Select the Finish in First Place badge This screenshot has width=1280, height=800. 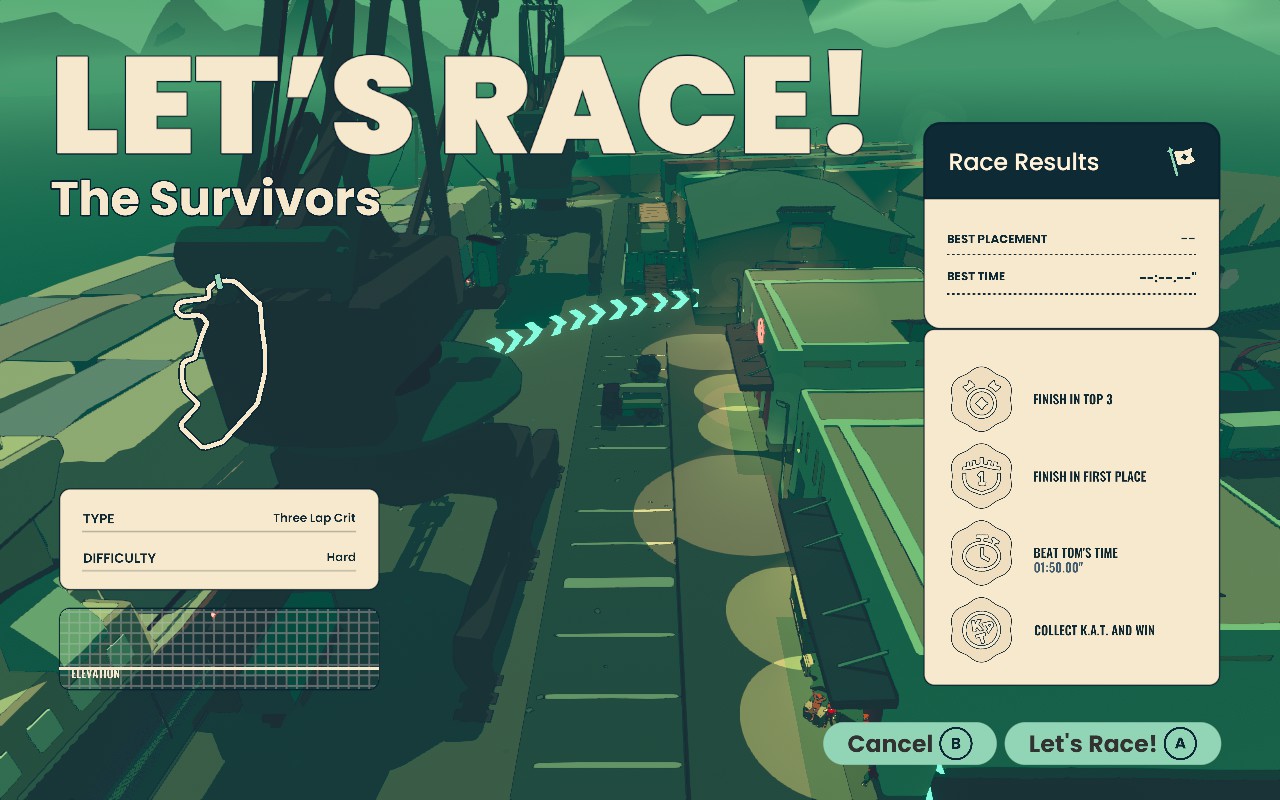(x=981, y=476)
